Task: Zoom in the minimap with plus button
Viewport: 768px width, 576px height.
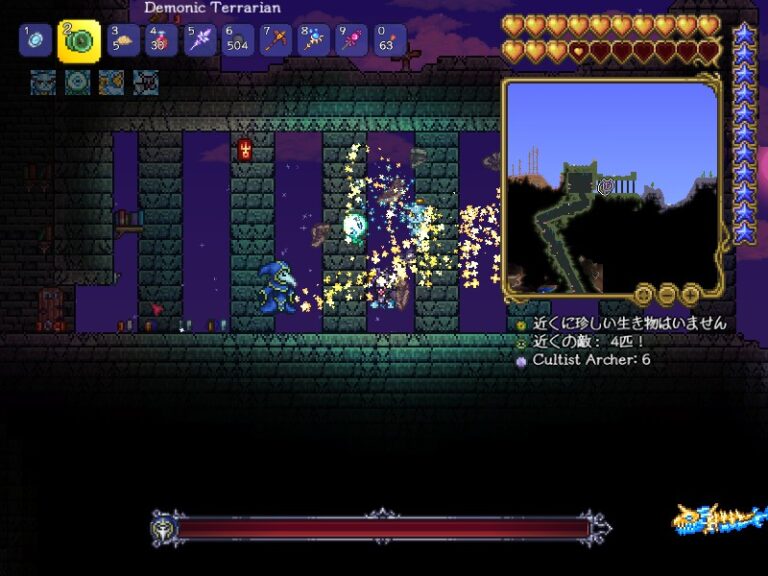Action: (691, 294)
